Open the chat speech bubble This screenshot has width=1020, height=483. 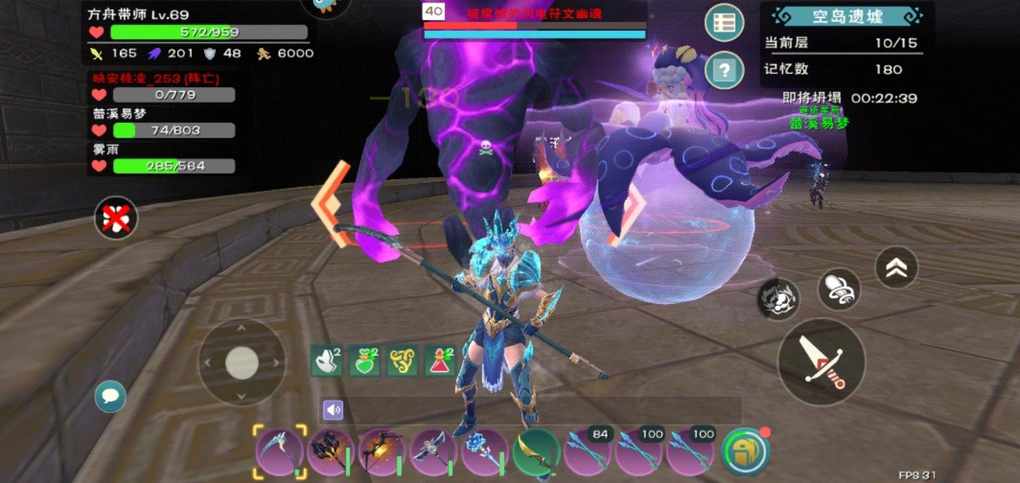coord(110,396)
